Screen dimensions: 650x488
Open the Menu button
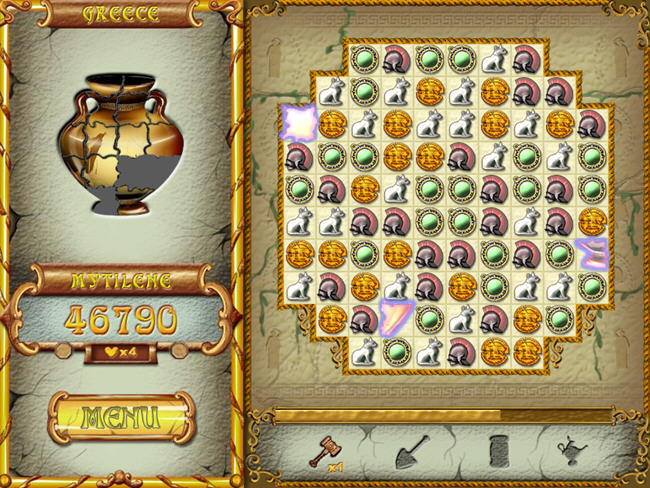(x=120, y=417)
